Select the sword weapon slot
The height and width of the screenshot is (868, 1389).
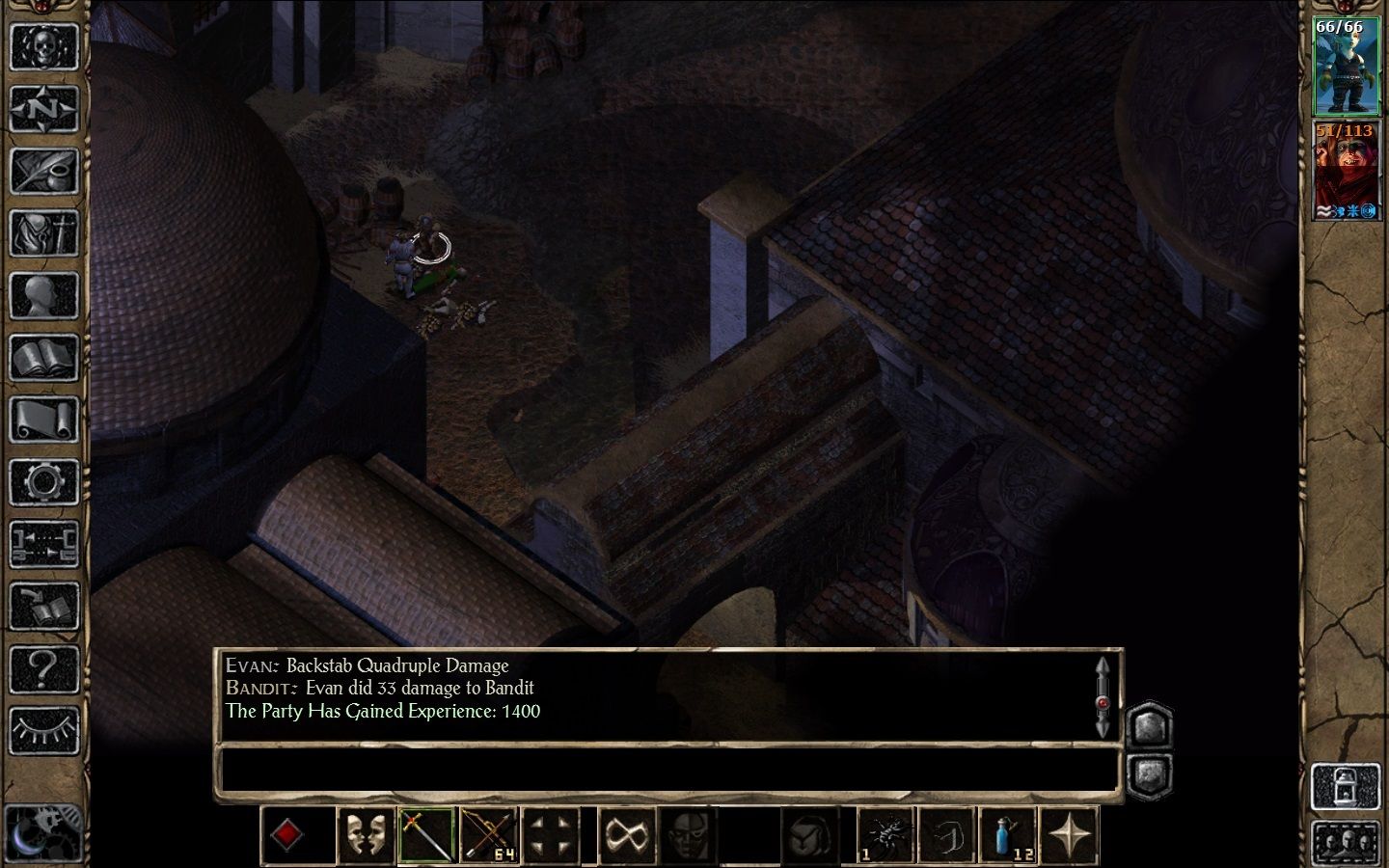click(427, 833)
